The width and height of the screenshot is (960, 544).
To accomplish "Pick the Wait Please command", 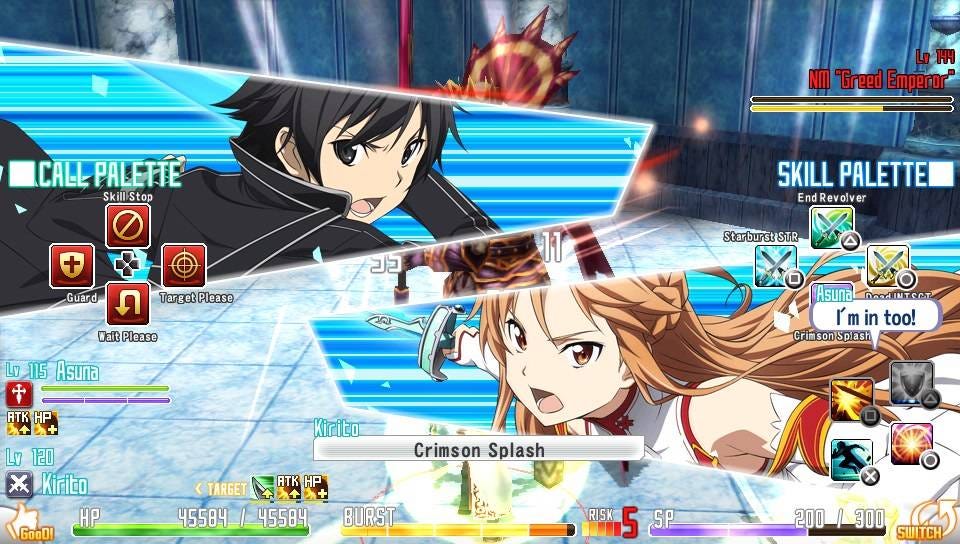I will click(128, 304).
